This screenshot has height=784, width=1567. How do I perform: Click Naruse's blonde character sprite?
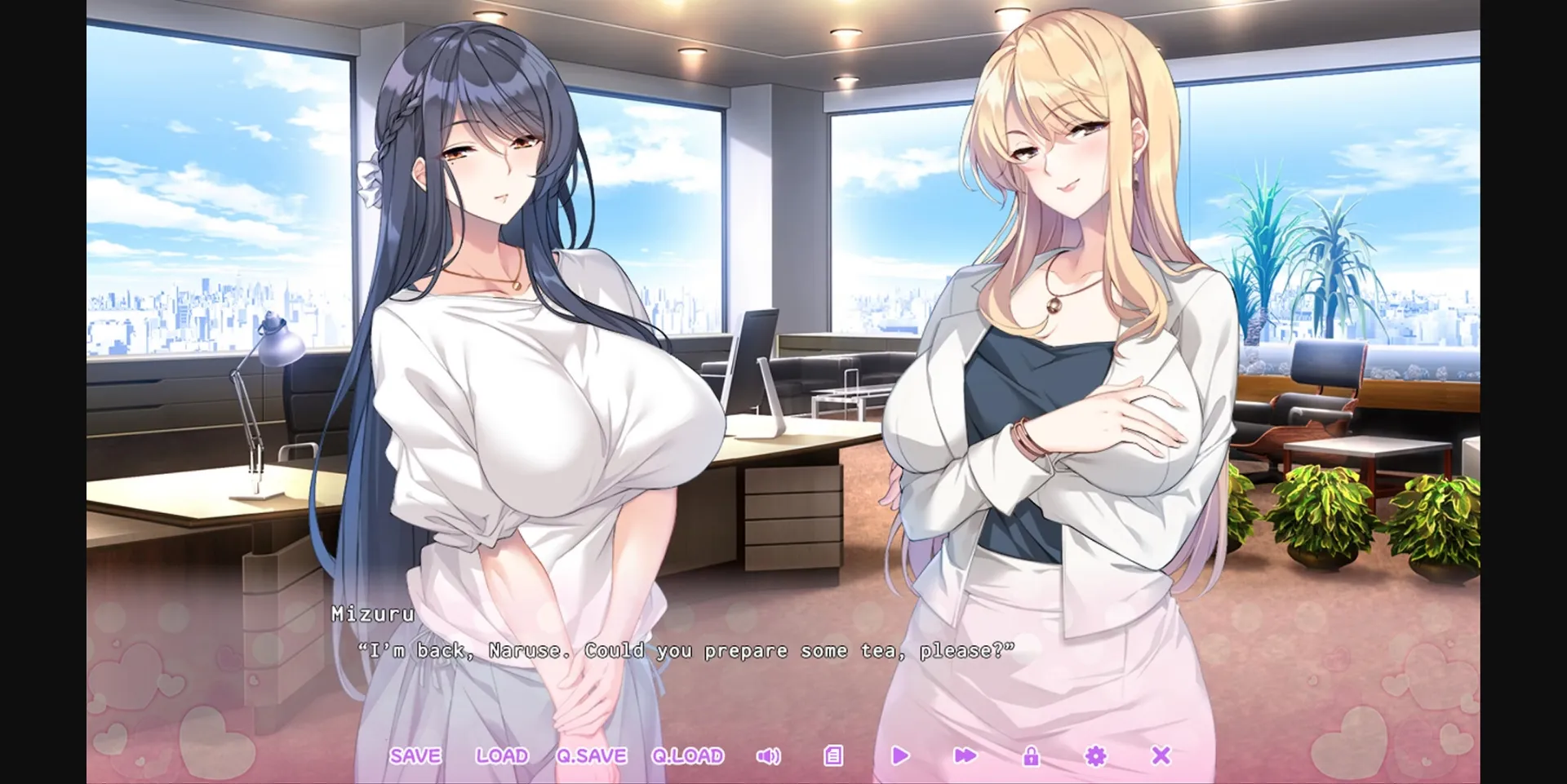1061,326
